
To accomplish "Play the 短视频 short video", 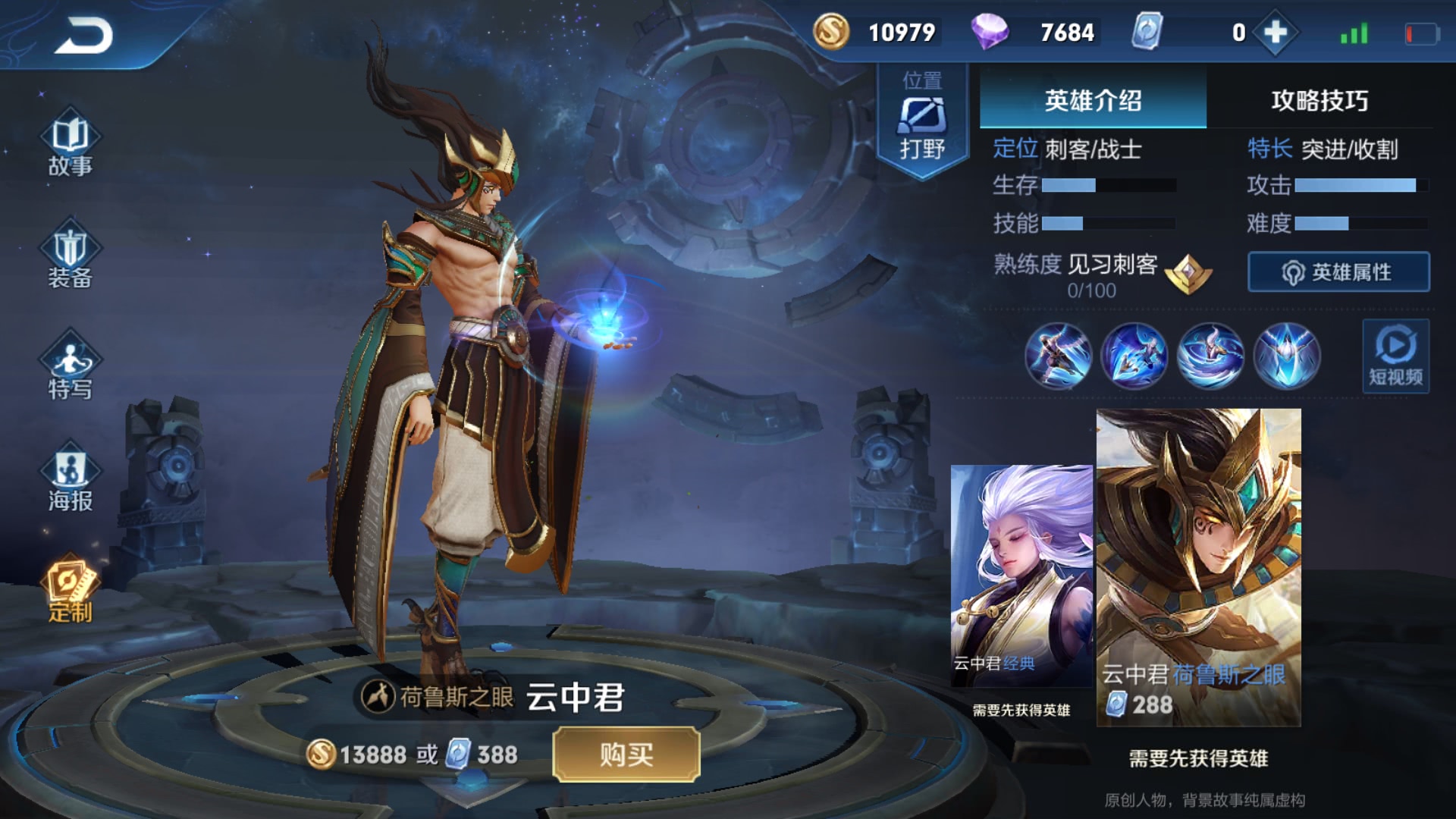I will point(1395,356).
